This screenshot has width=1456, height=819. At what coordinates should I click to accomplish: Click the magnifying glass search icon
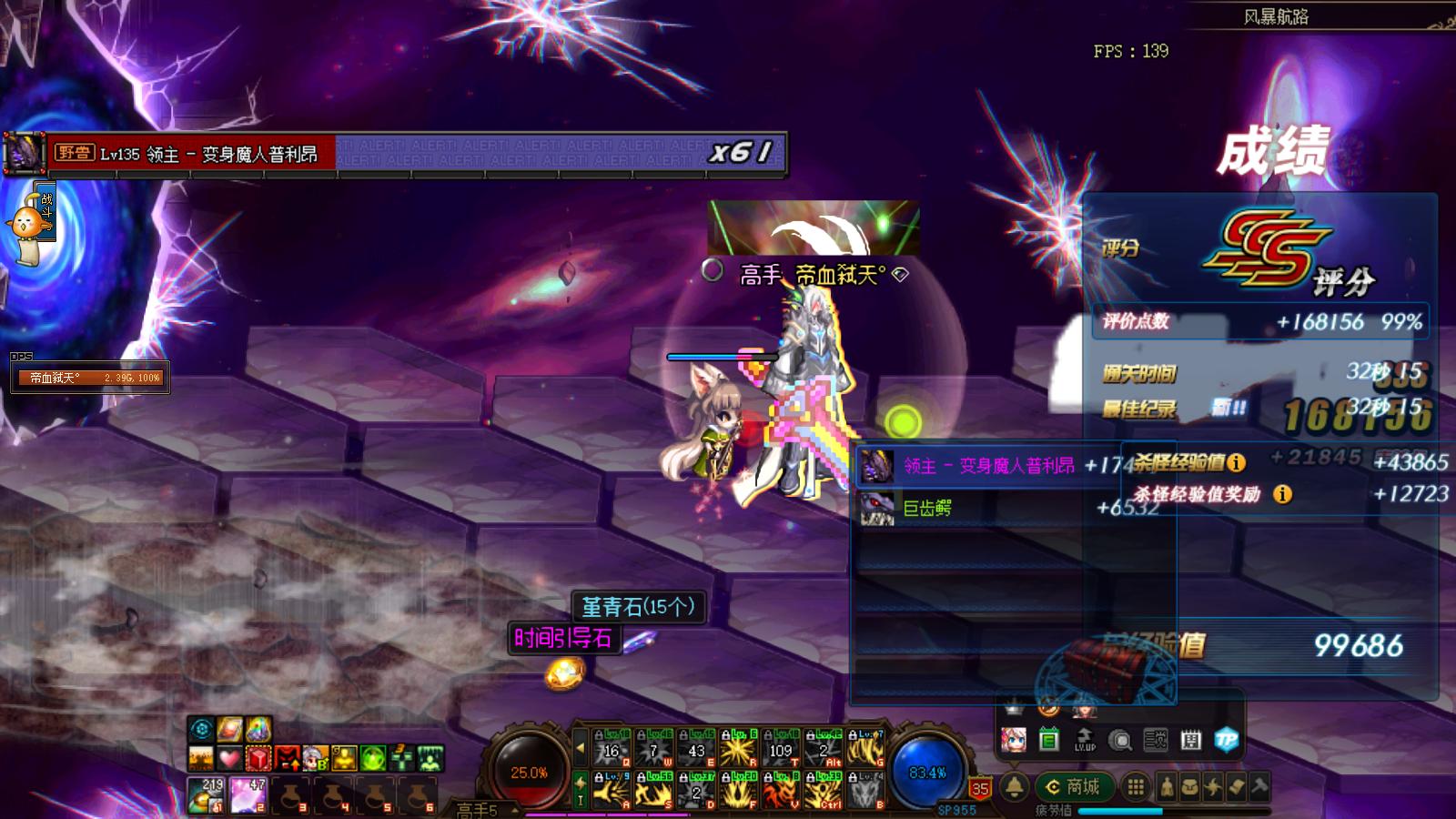coord(1120,741)
